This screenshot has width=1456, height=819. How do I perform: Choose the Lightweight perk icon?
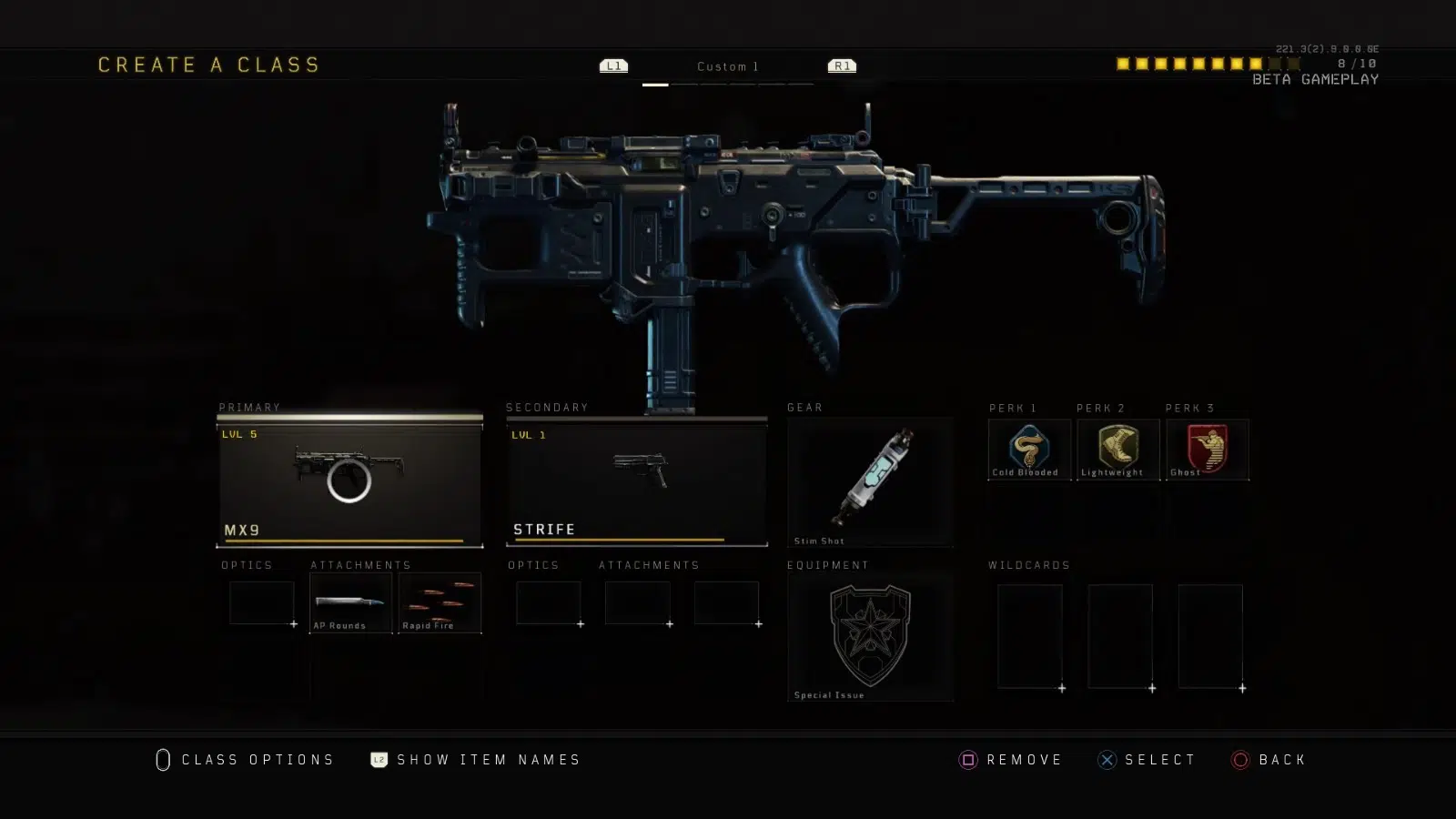point(1117,448)
